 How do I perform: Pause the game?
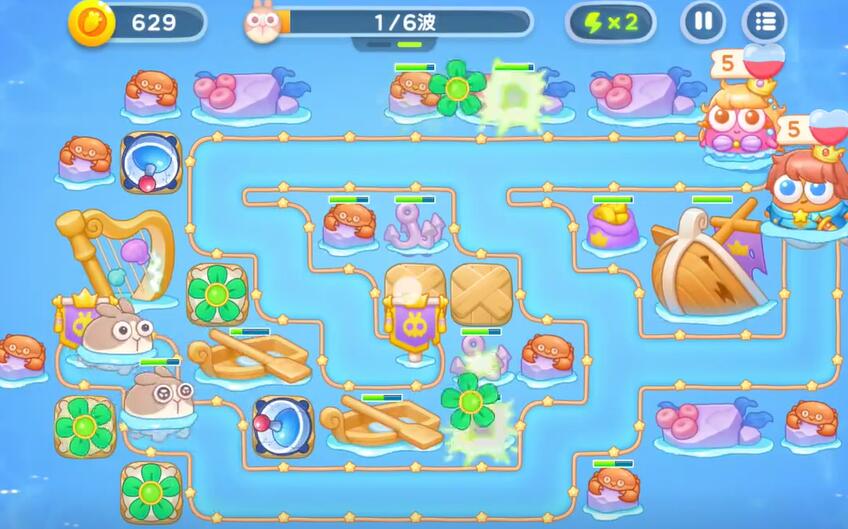[703, 22]
